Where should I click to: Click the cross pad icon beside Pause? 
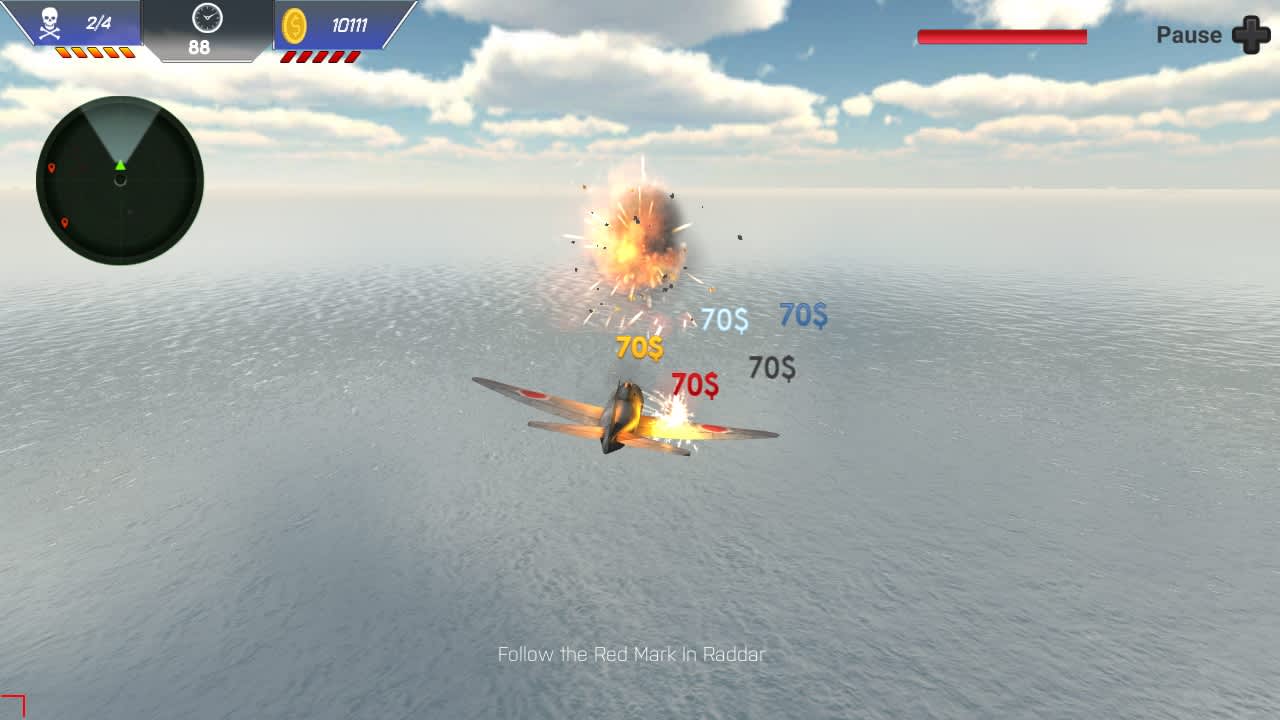tap(1248, 36)
